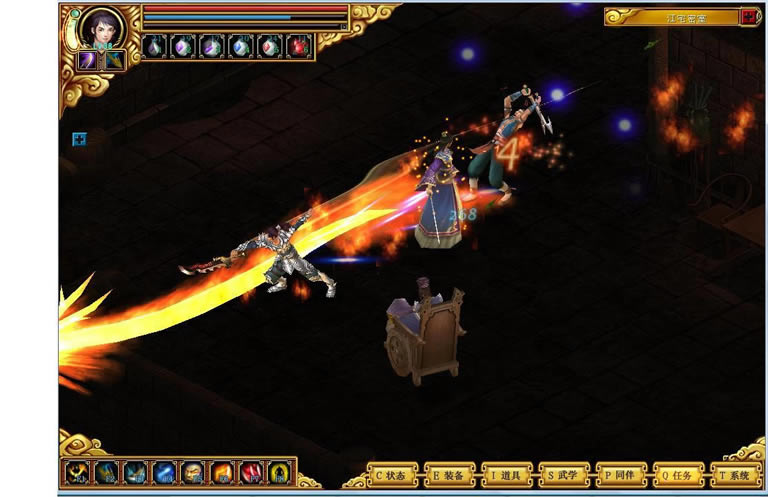Activate the orange flame skill
Viewport: 768px width, 497px height.
[223, 472]
